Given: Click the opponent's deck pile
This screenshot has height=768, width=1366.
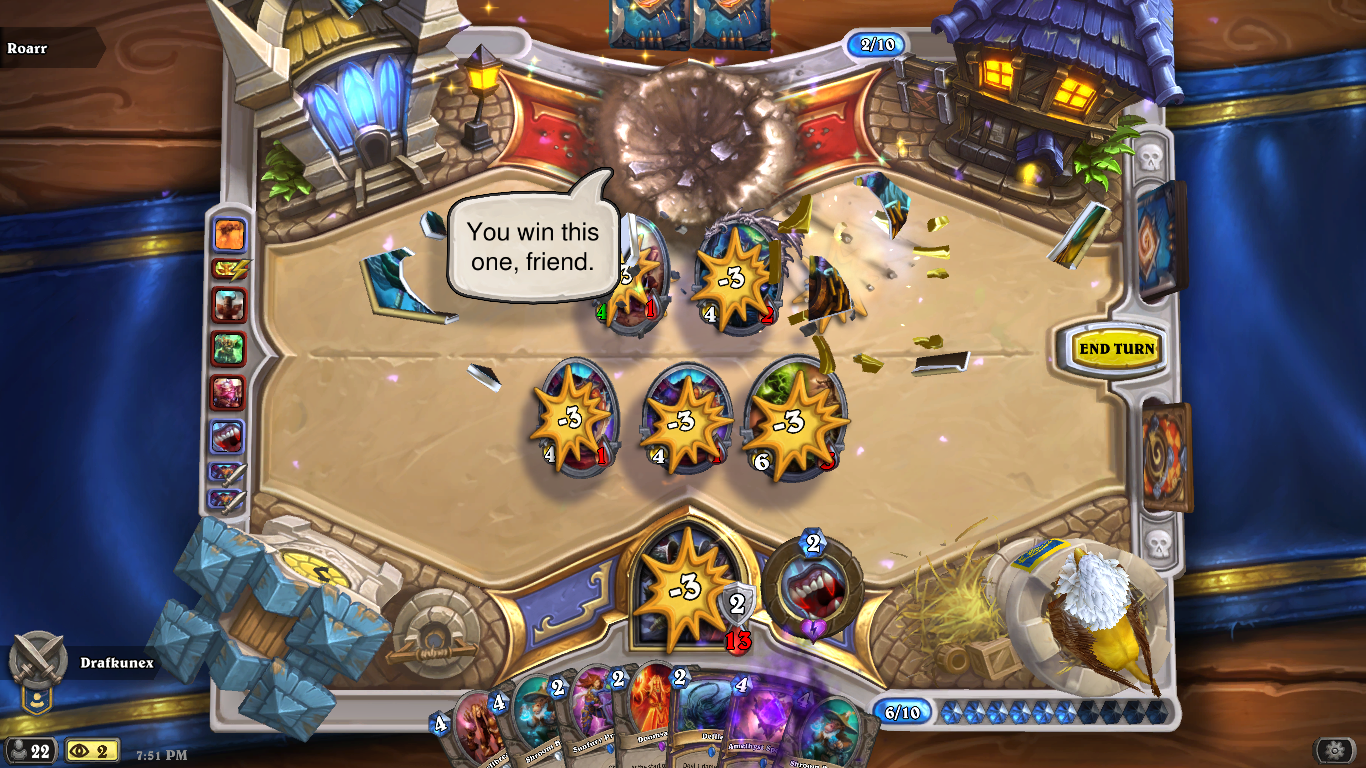Looking at the screenshot, I should coord(1160,240).
